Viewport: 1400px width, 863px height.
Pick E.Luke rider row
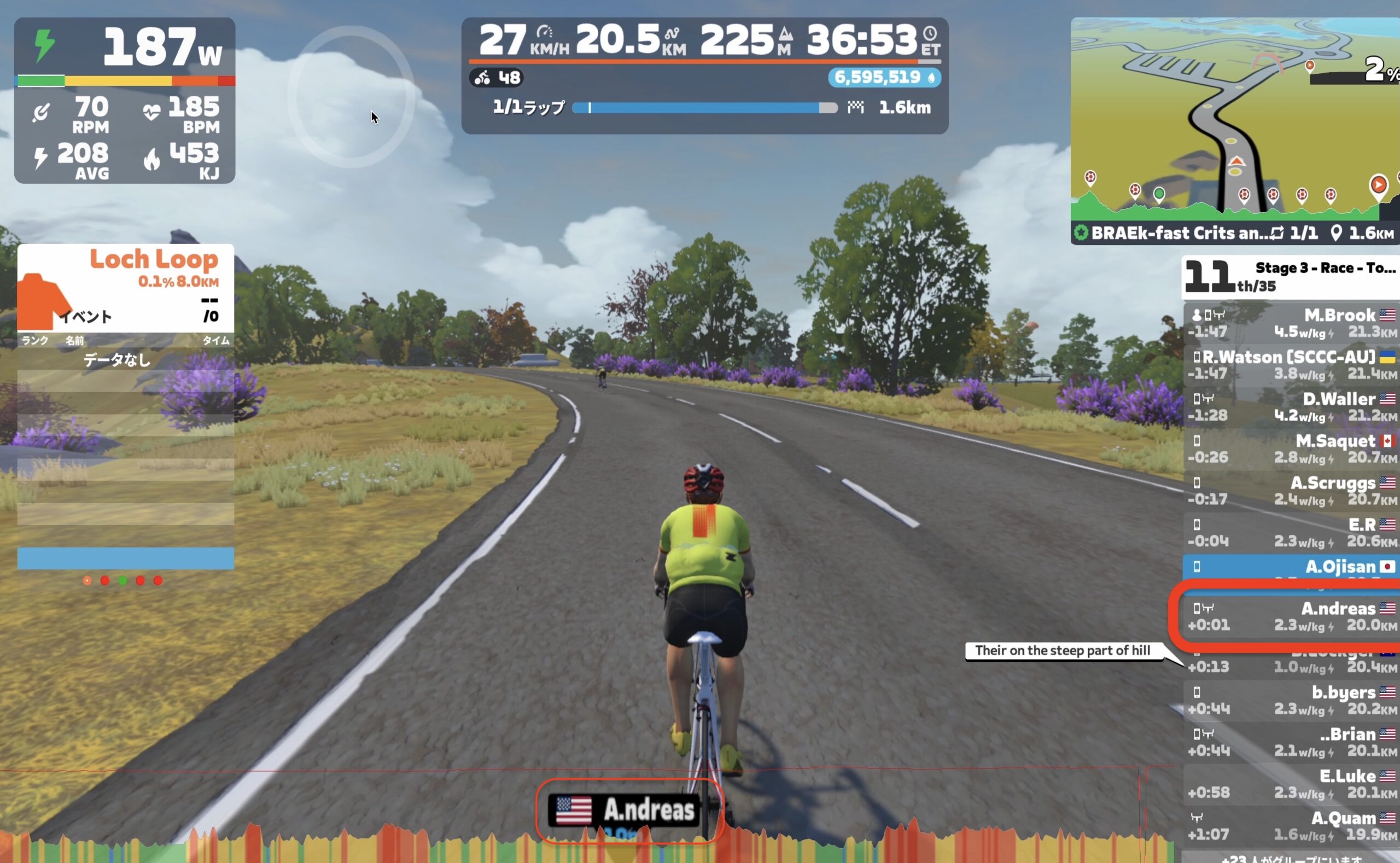point(1291,784)
